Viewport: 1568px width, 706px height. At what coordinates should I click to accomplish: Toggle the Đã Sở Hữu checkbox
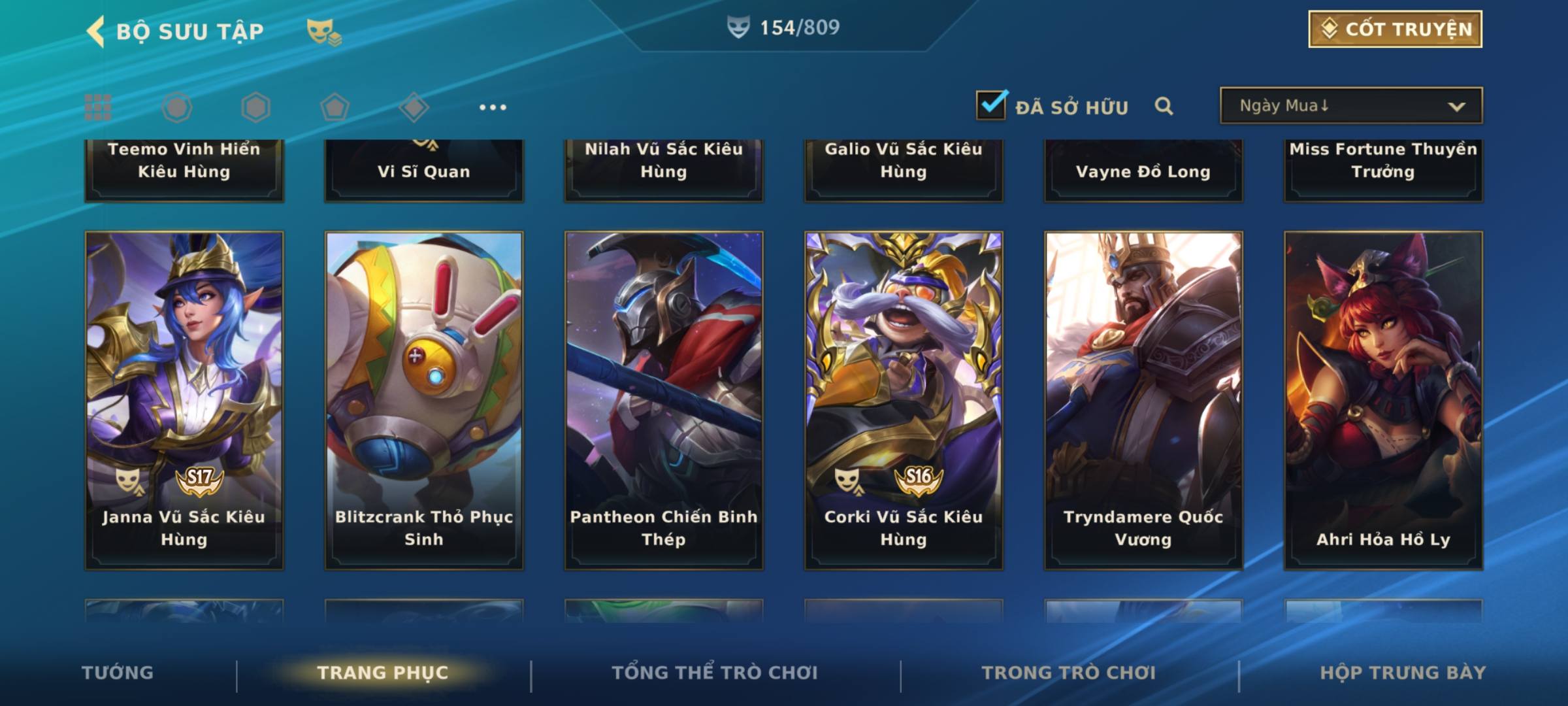(x=991, y=105)
